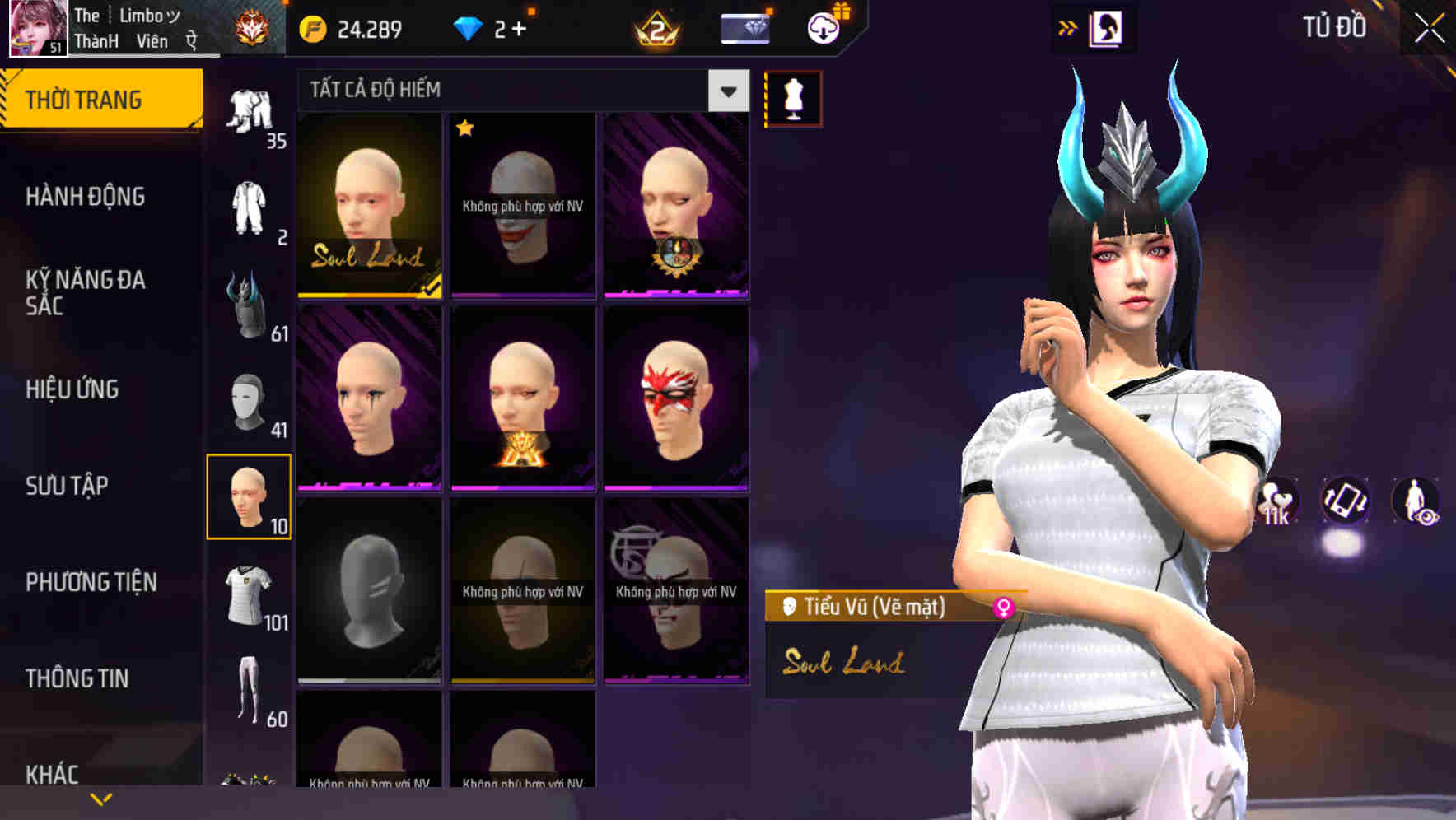This screenshot has width=1456, height=820.
Task: Select the shirt category with 101 items
Action: point(249,591)
